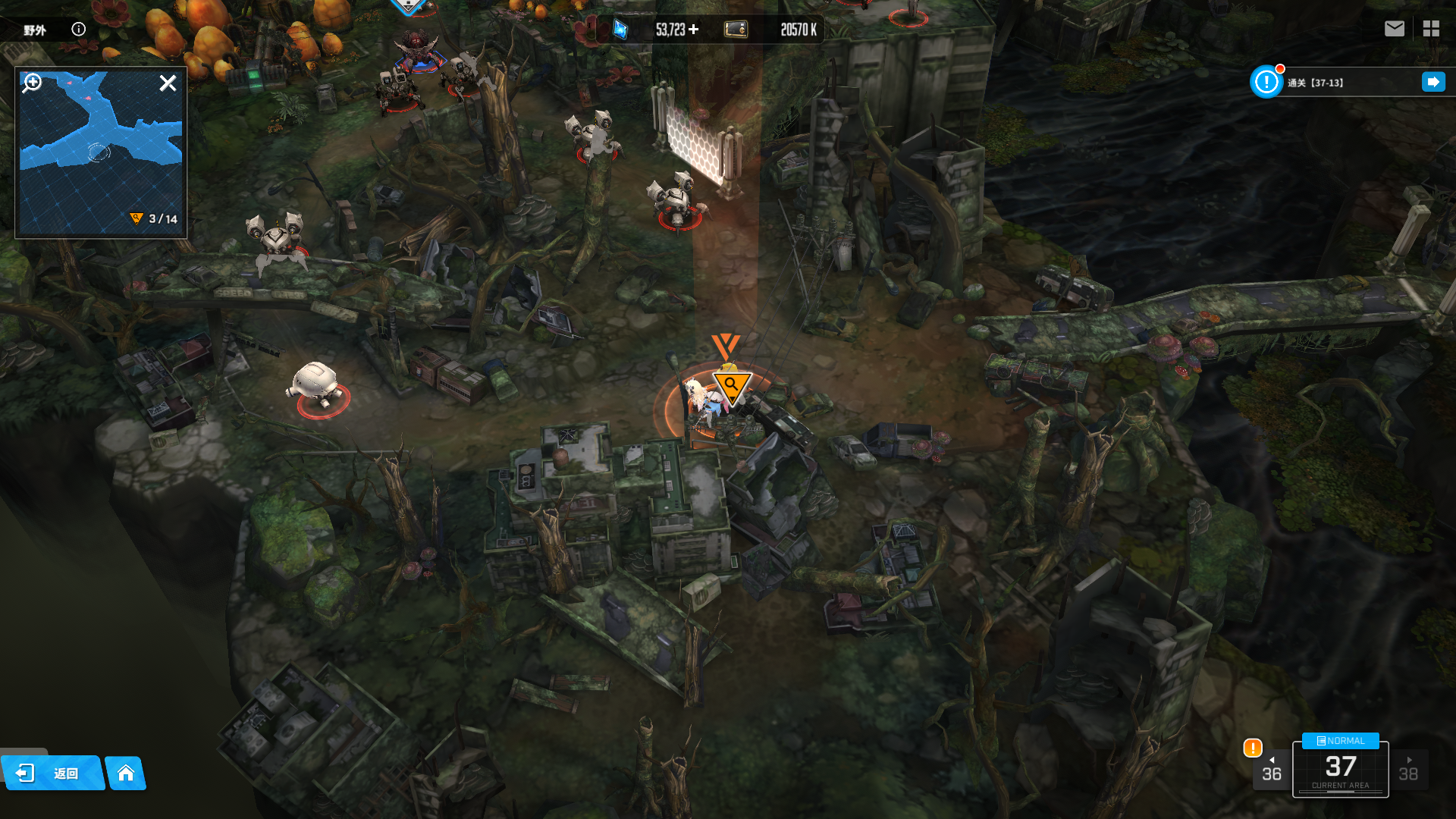The image size is (1456, 819).
Task: Toggle the NORMAL difficulty label
Action: [x=1340, y=741]
